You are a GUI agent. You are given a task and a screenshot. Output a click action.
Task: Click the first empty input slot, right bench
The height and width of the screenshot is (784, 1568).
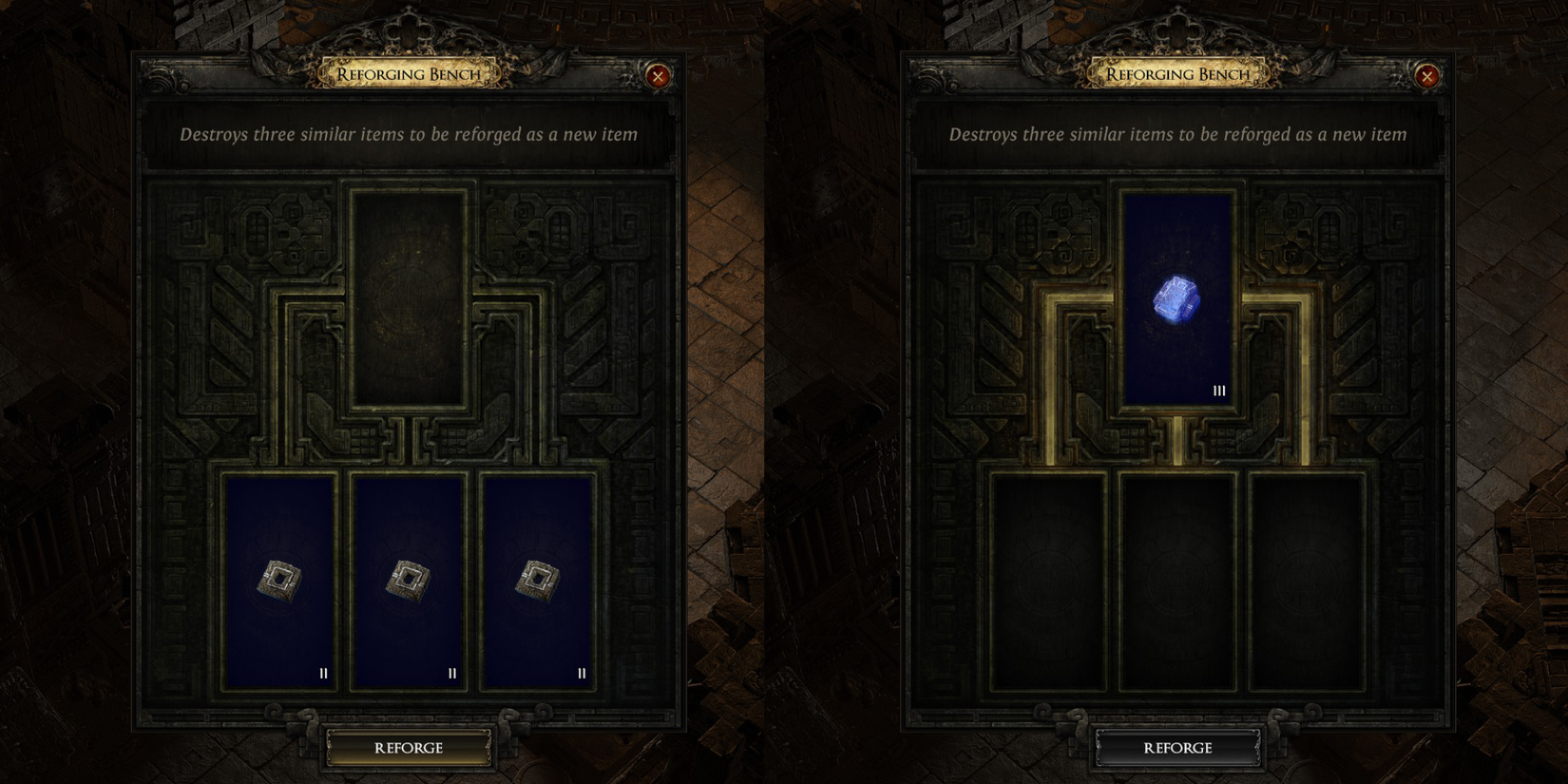pos(1048,580)
